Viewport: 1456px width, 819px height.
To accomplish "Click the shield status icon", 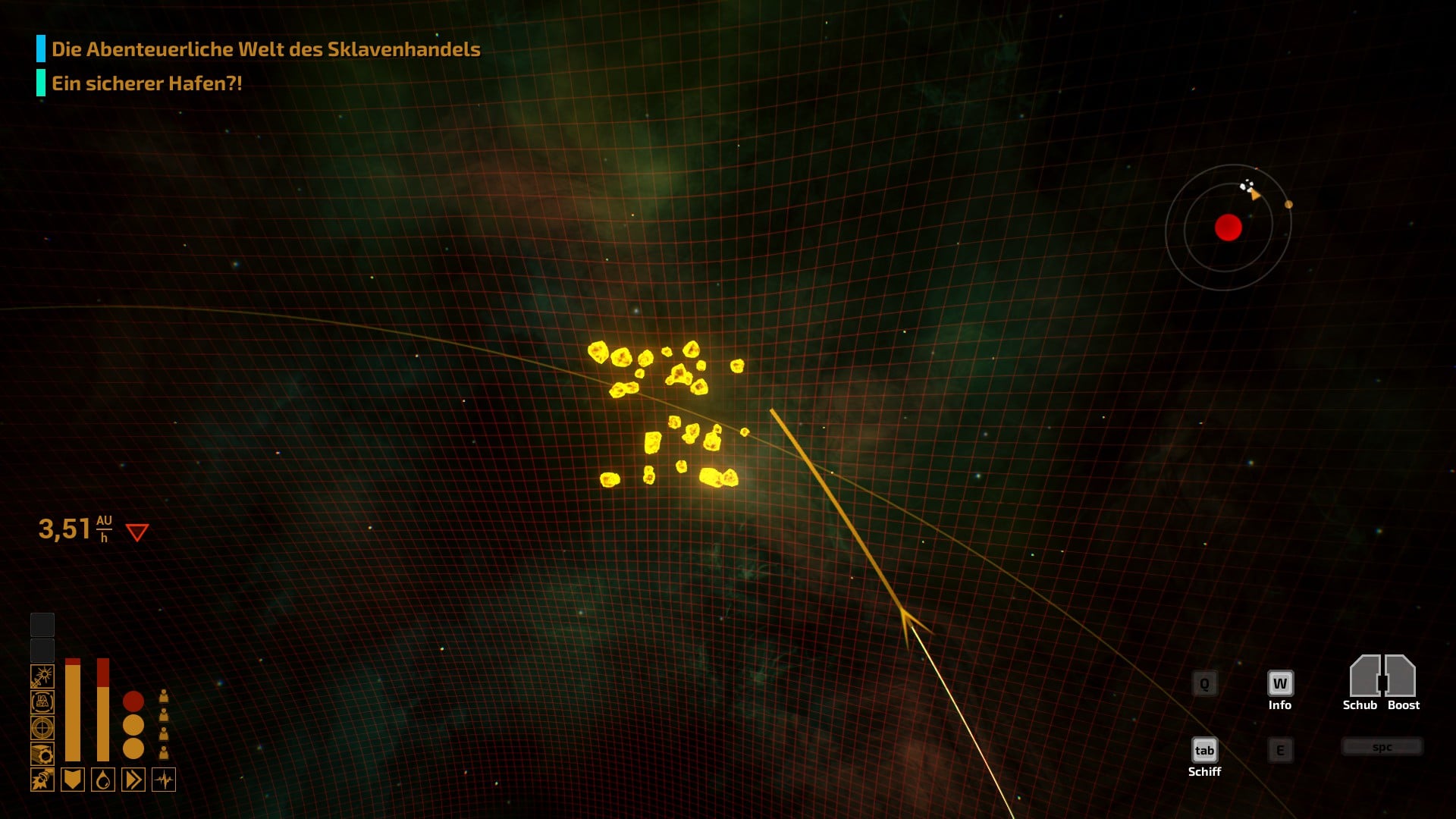I will point(73,780).
